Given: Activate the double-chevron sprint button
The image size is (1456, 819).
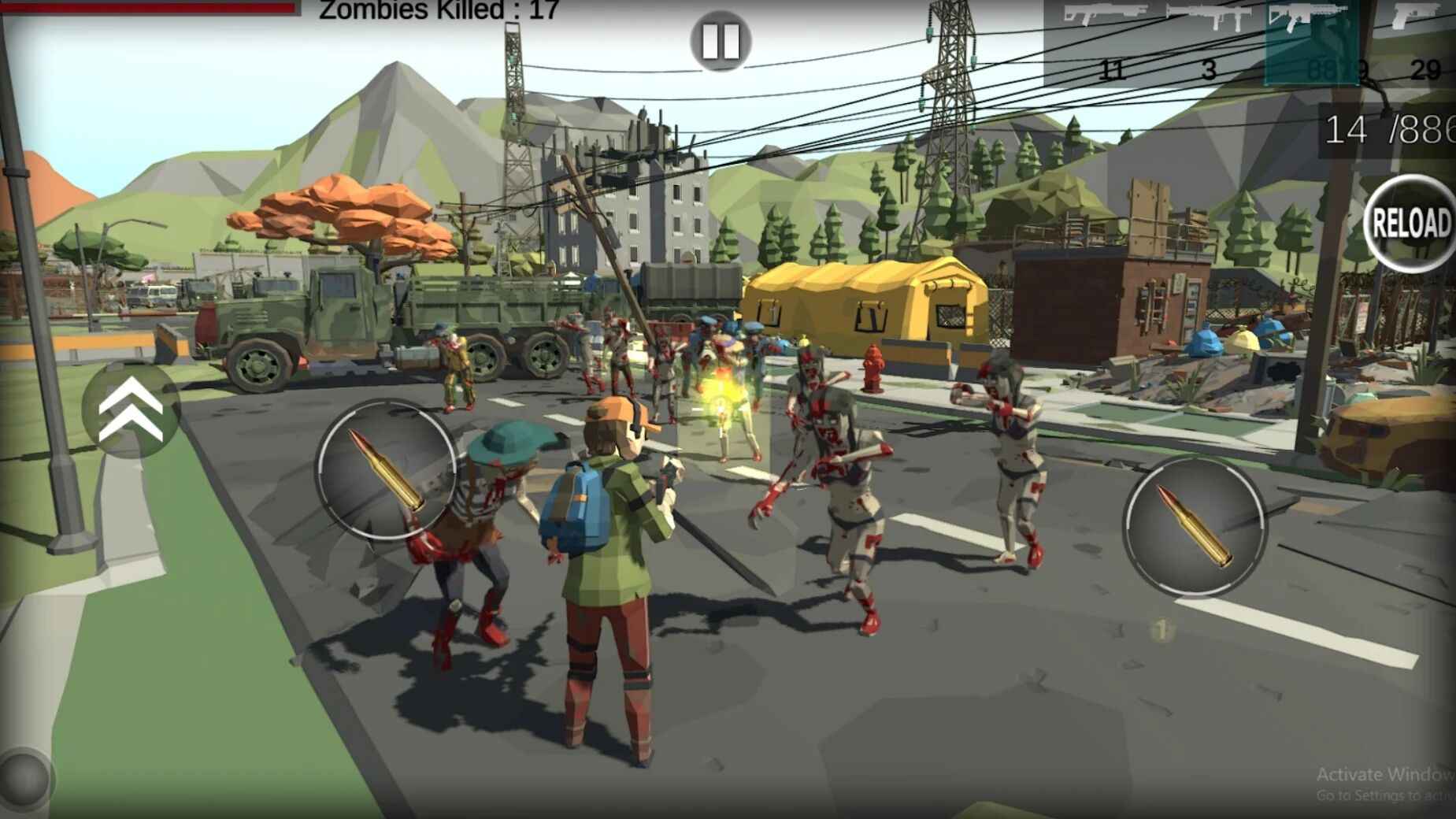Looking at the screenshot, I should pyautogui.click(x=131, y=409).
